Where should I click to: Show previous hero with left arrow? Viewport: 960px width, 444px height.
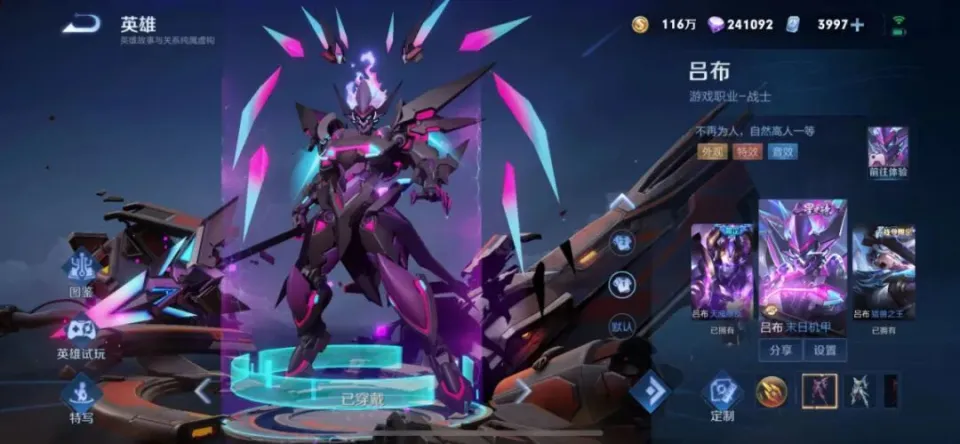coord(203,390)
